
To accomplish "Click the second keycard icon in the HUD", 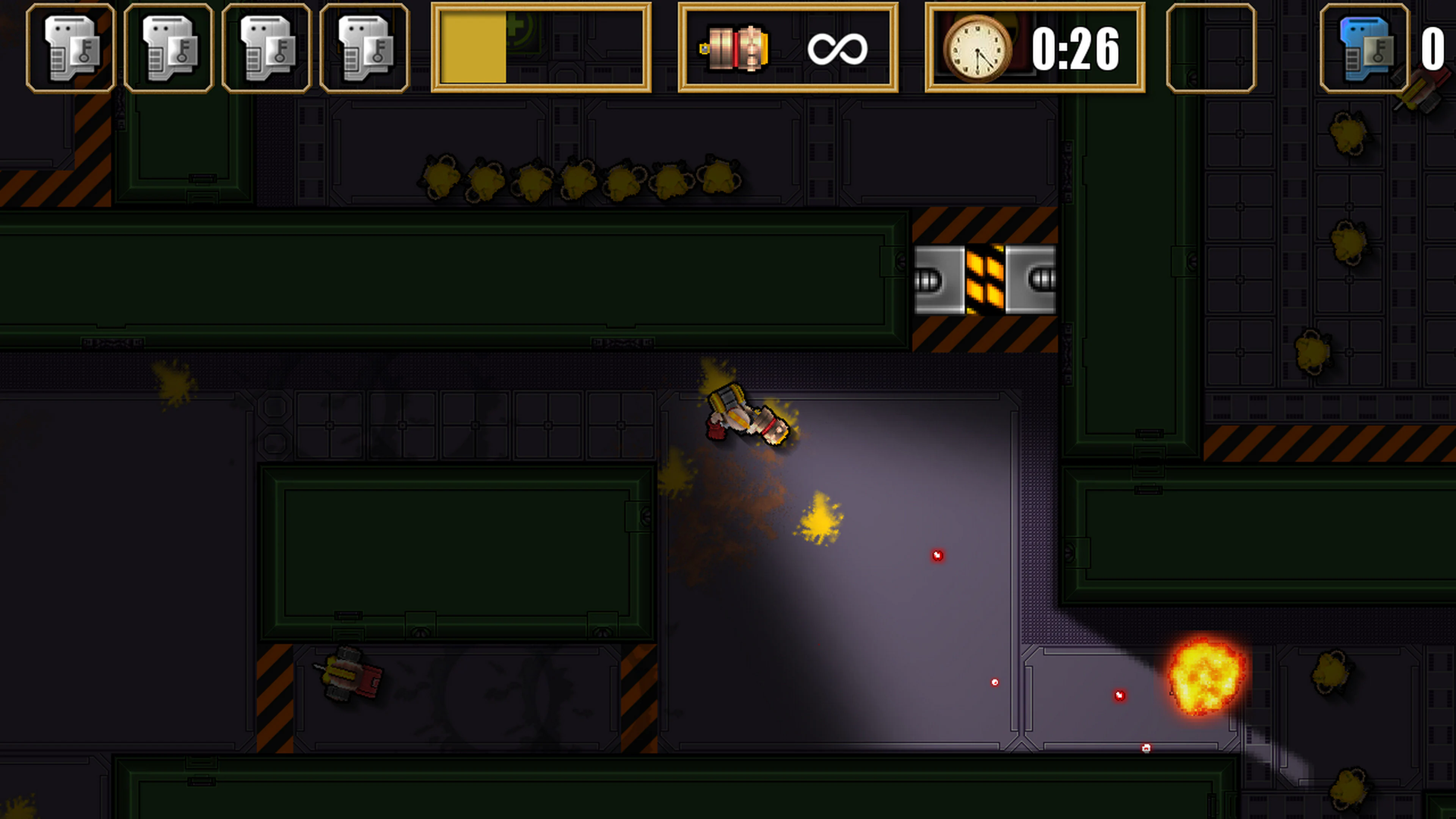I will click(168, 47).
